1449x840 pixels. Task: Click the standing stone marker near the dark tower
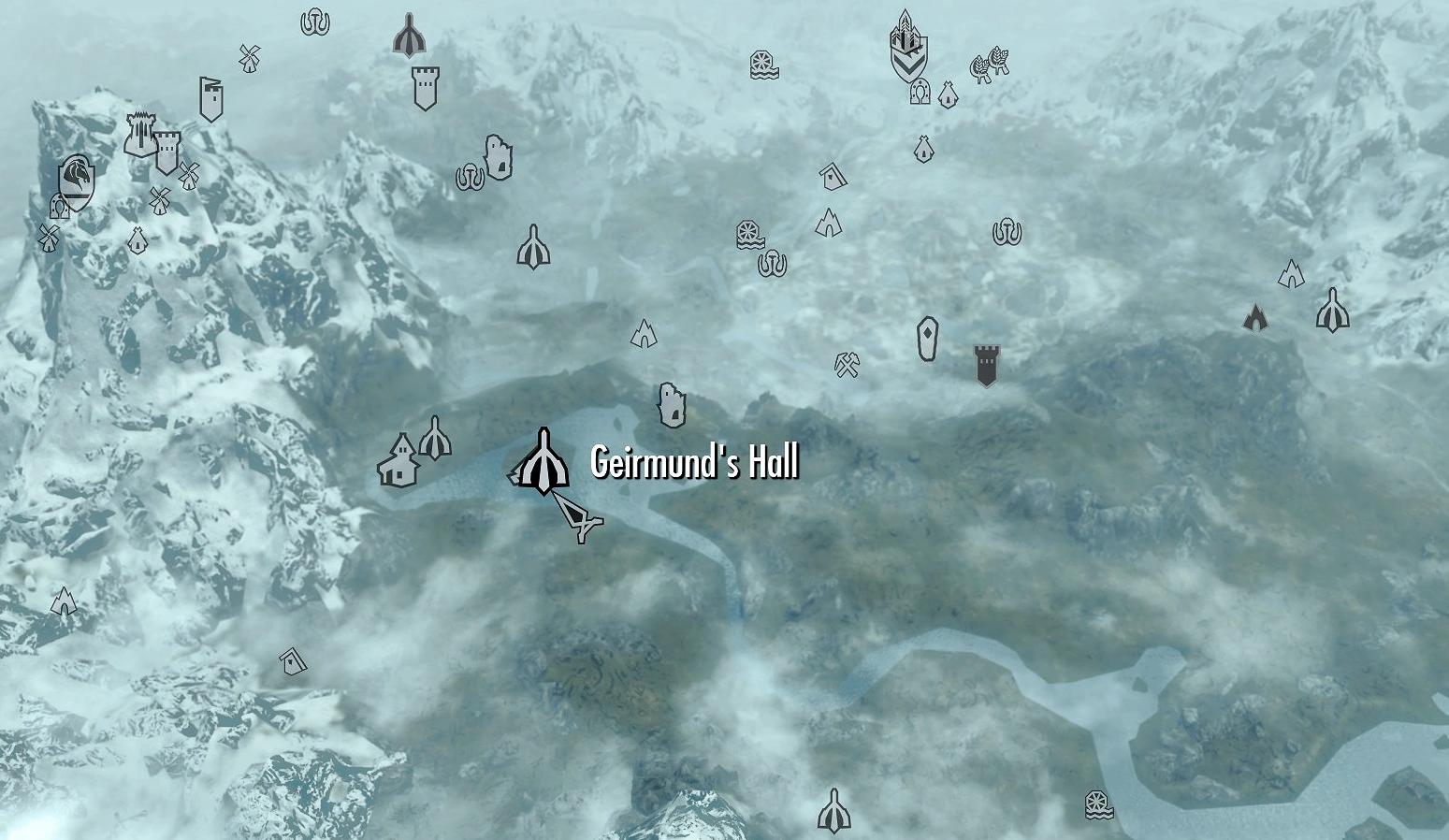925,340
